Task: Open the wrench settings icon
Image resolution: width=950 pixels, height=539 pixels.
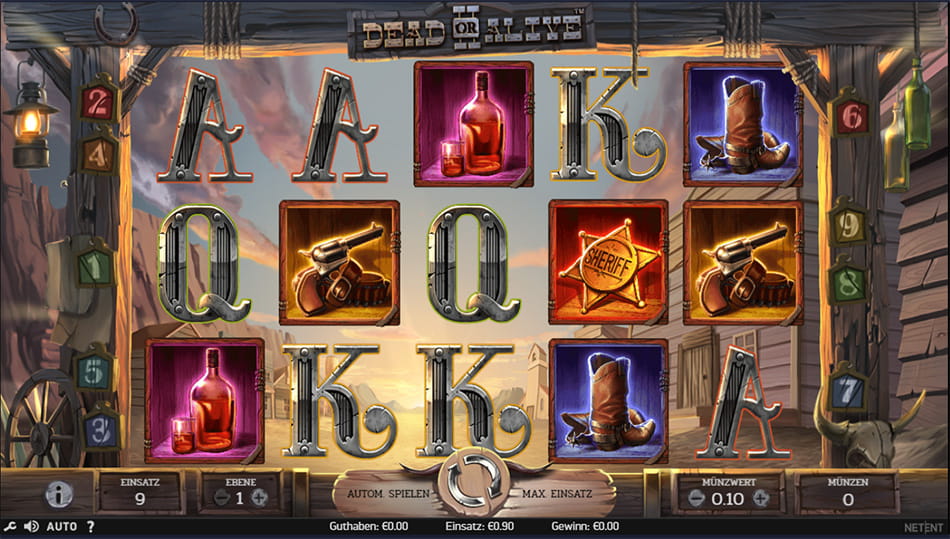Action: 11,526
